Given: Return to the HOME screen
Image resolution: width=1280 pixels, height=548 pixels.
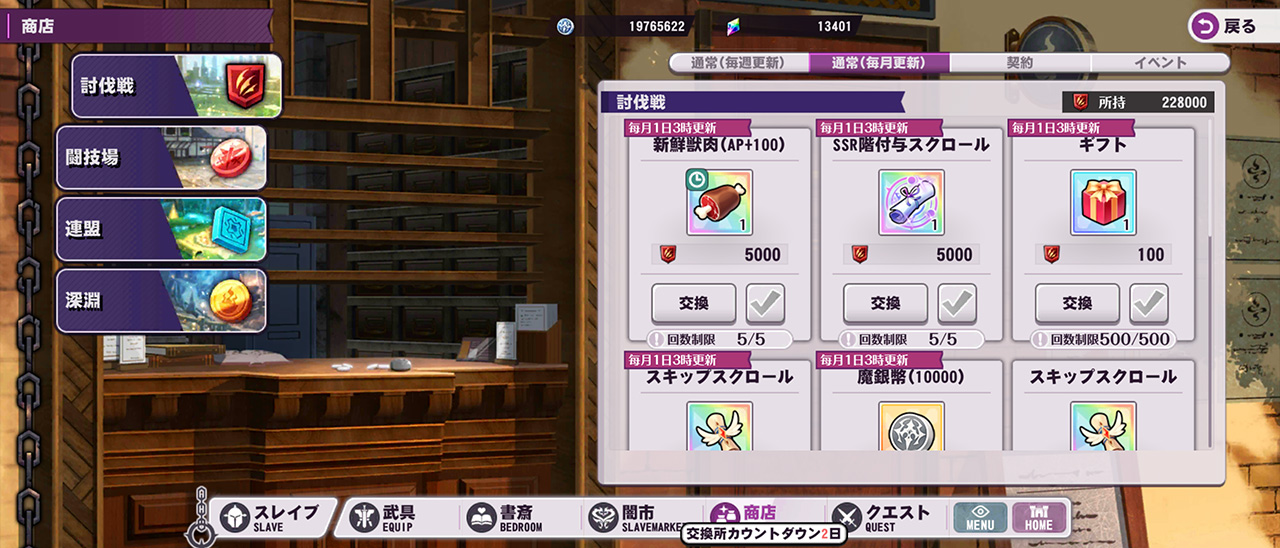Looking at the screenshot, I should [x=1039, y=517].
